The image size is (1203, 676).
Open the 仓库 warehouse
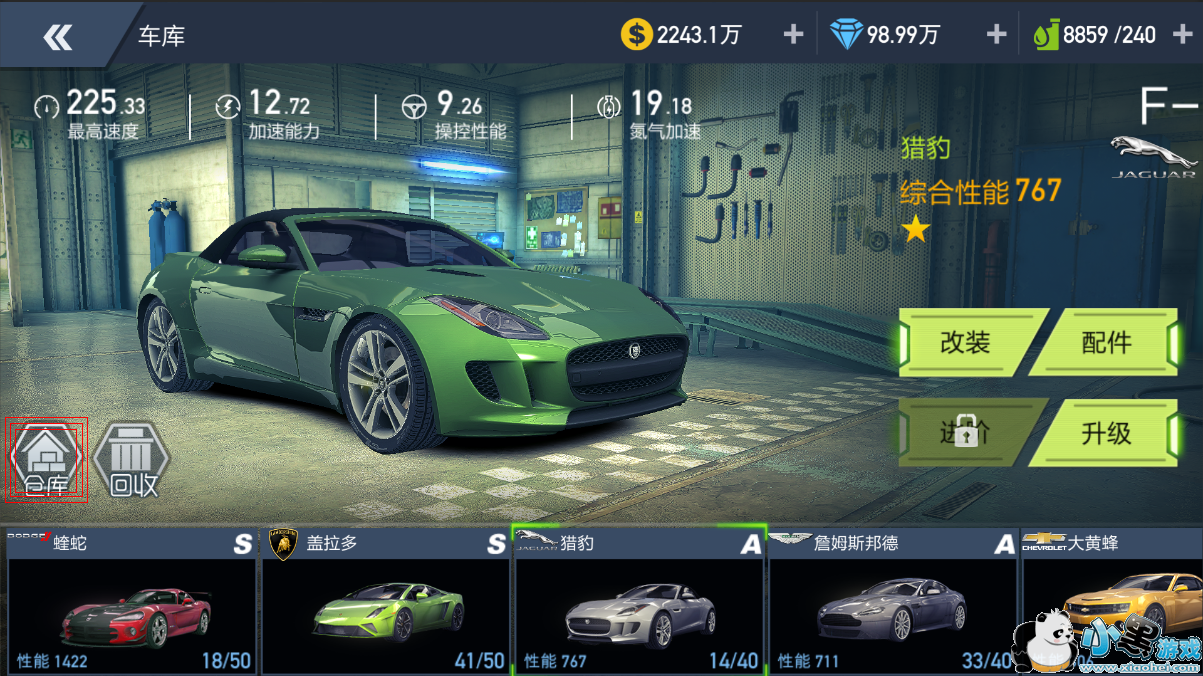[x=46, y=461]
